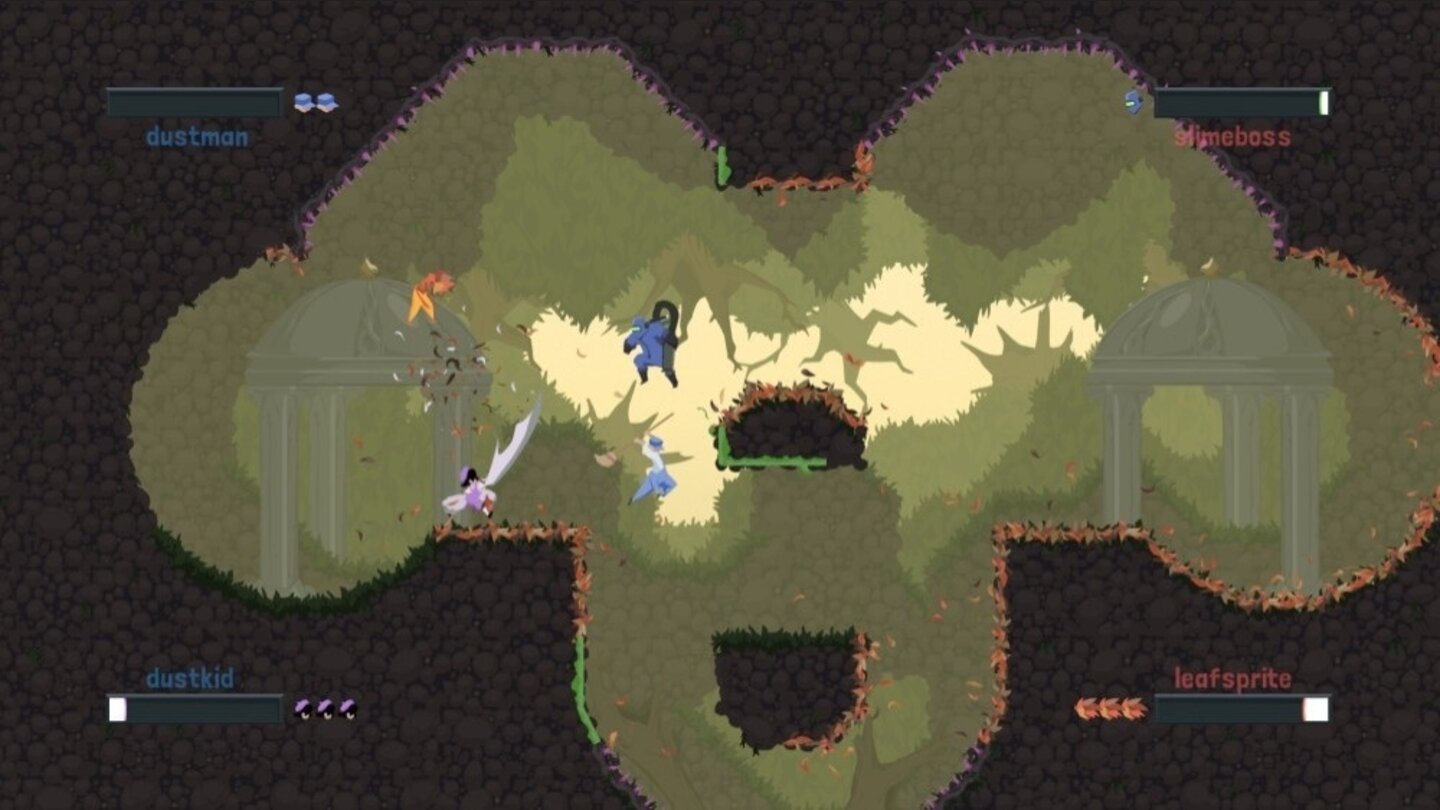Click the first orange leaf icon beside leafsprite
This screenshot has width=1440, height=810.
point(1087,710)
